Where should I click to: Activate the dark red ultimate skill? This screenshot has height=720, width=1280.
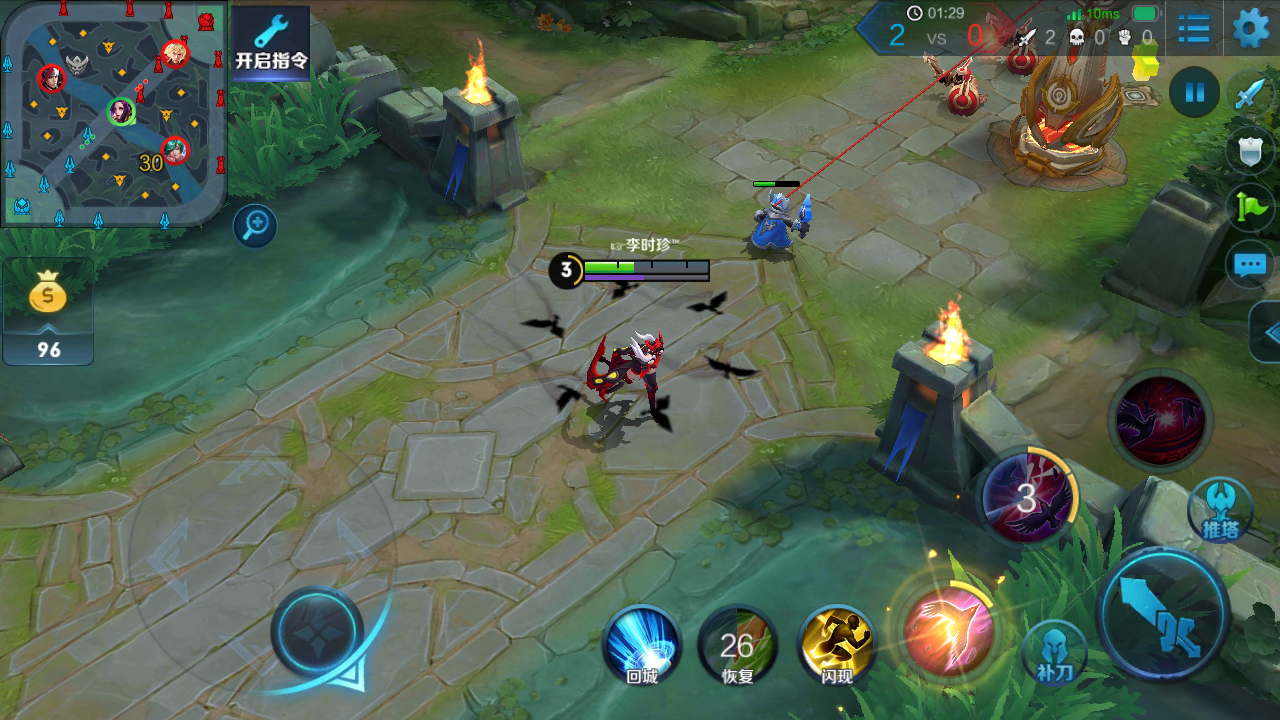tap(1160, 420)
